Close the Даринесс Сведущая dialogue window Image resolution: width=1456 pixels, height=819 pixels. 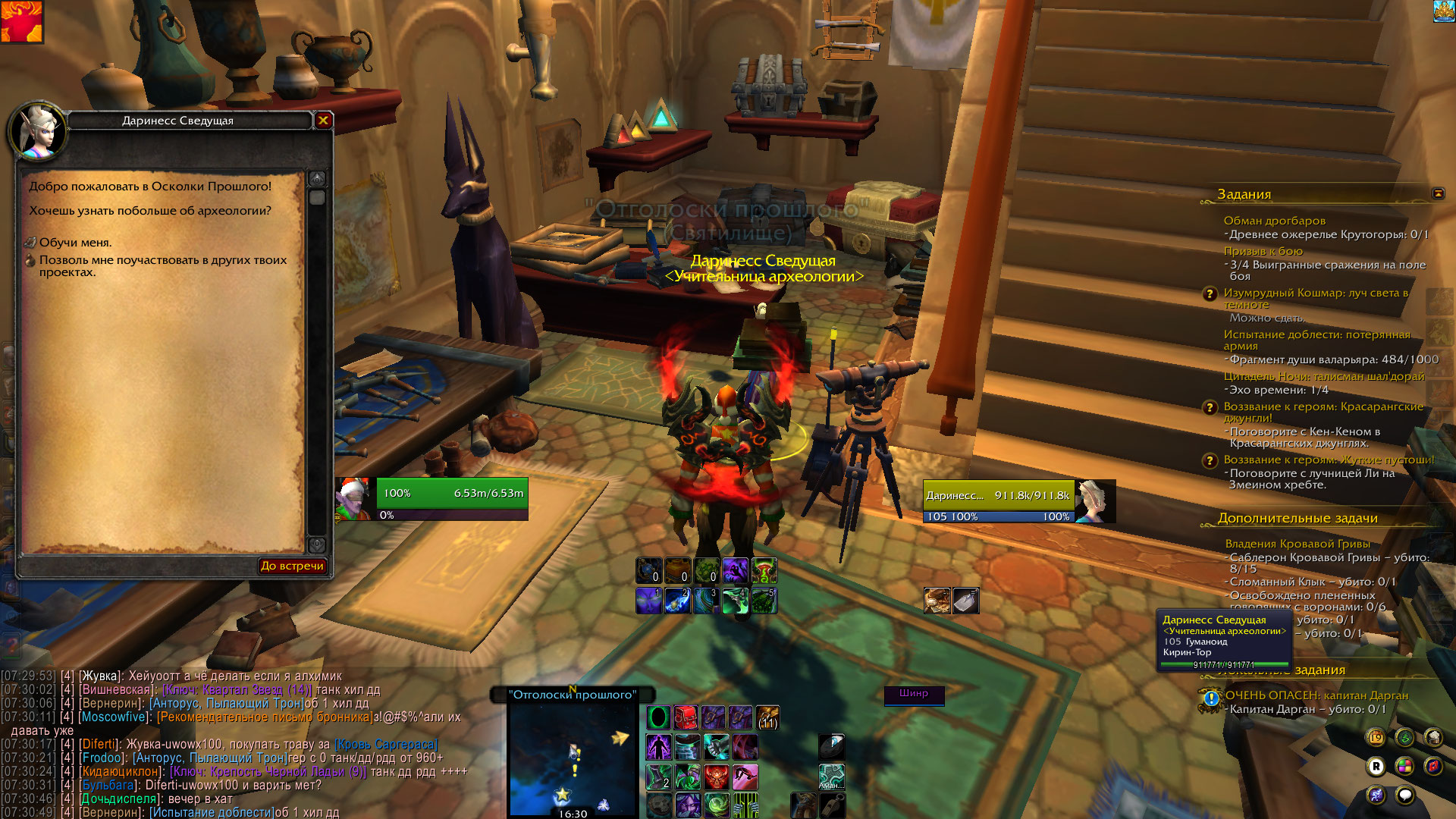coord(323,120)
